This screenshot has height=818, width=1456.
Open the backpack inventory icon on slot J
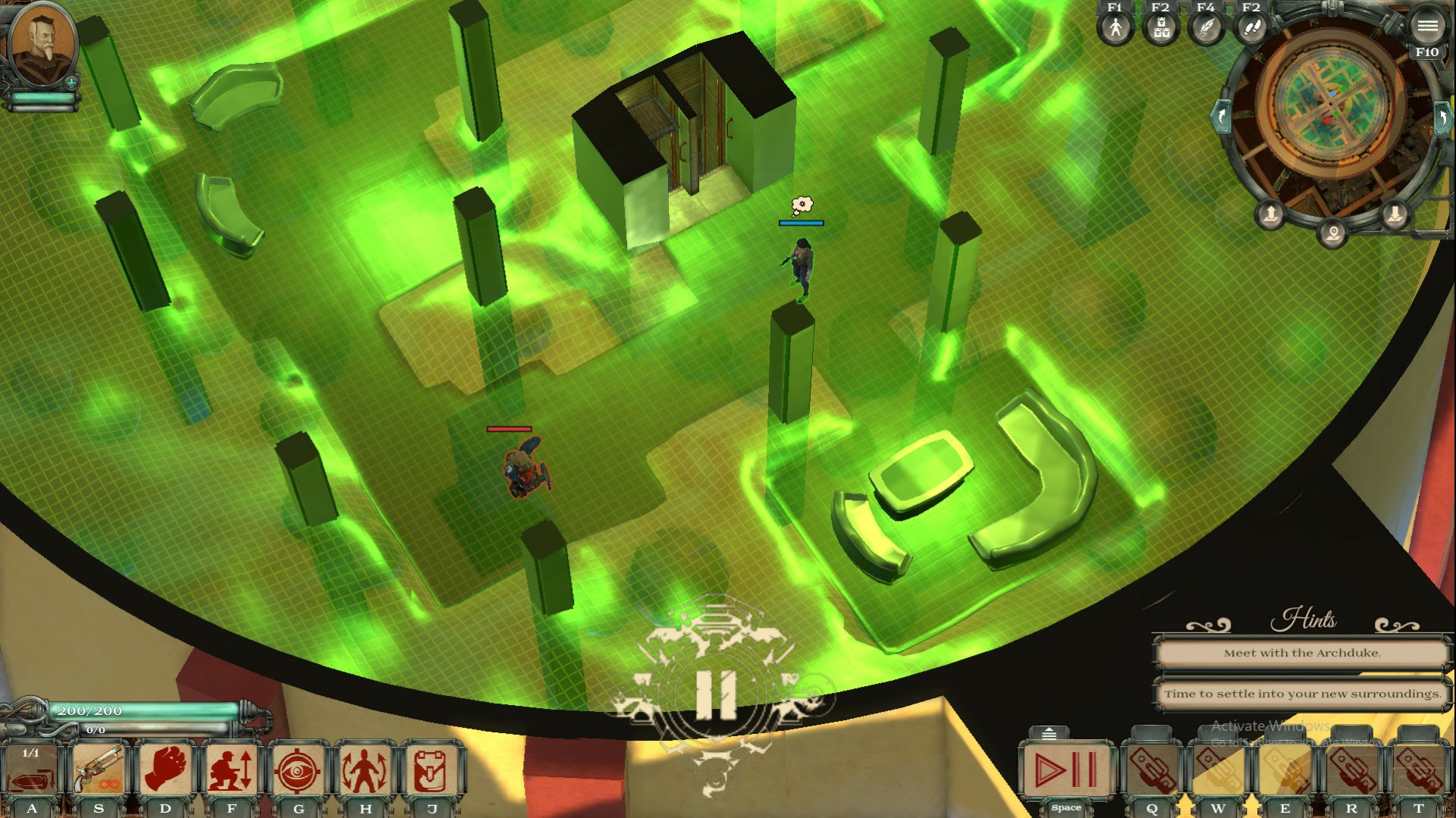tap(432, 768)
